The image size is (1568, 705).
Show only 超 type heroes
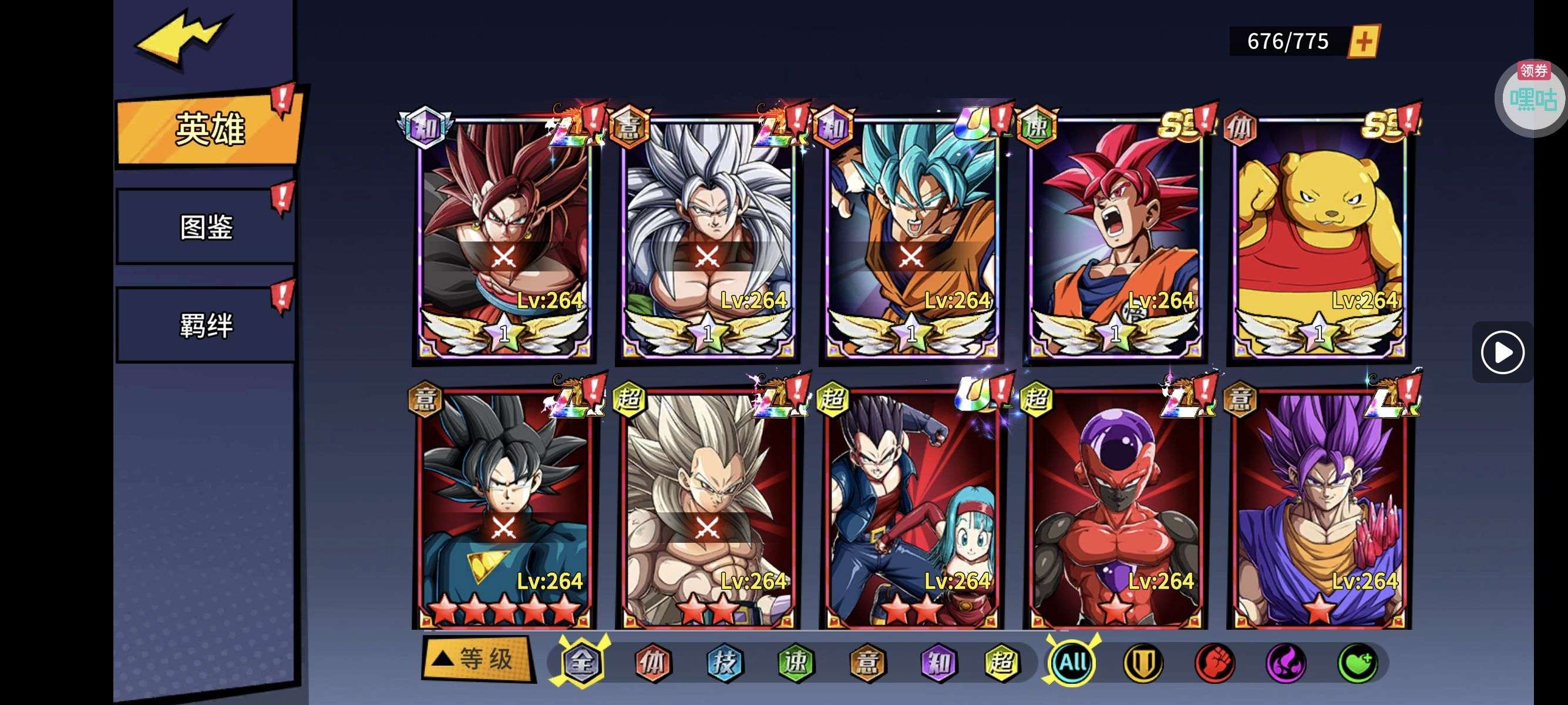click(1002, 662)
